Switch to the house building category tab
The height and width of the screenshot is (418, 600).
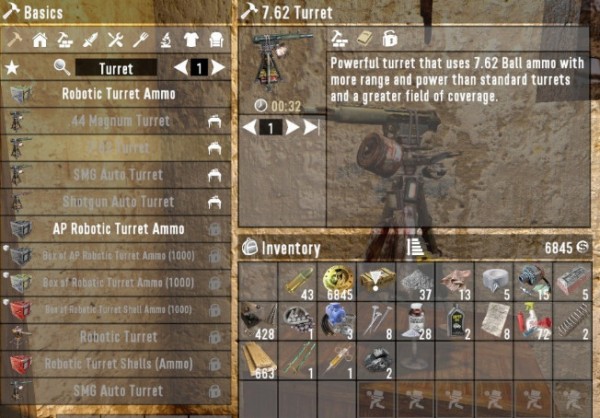click(40, 40)
